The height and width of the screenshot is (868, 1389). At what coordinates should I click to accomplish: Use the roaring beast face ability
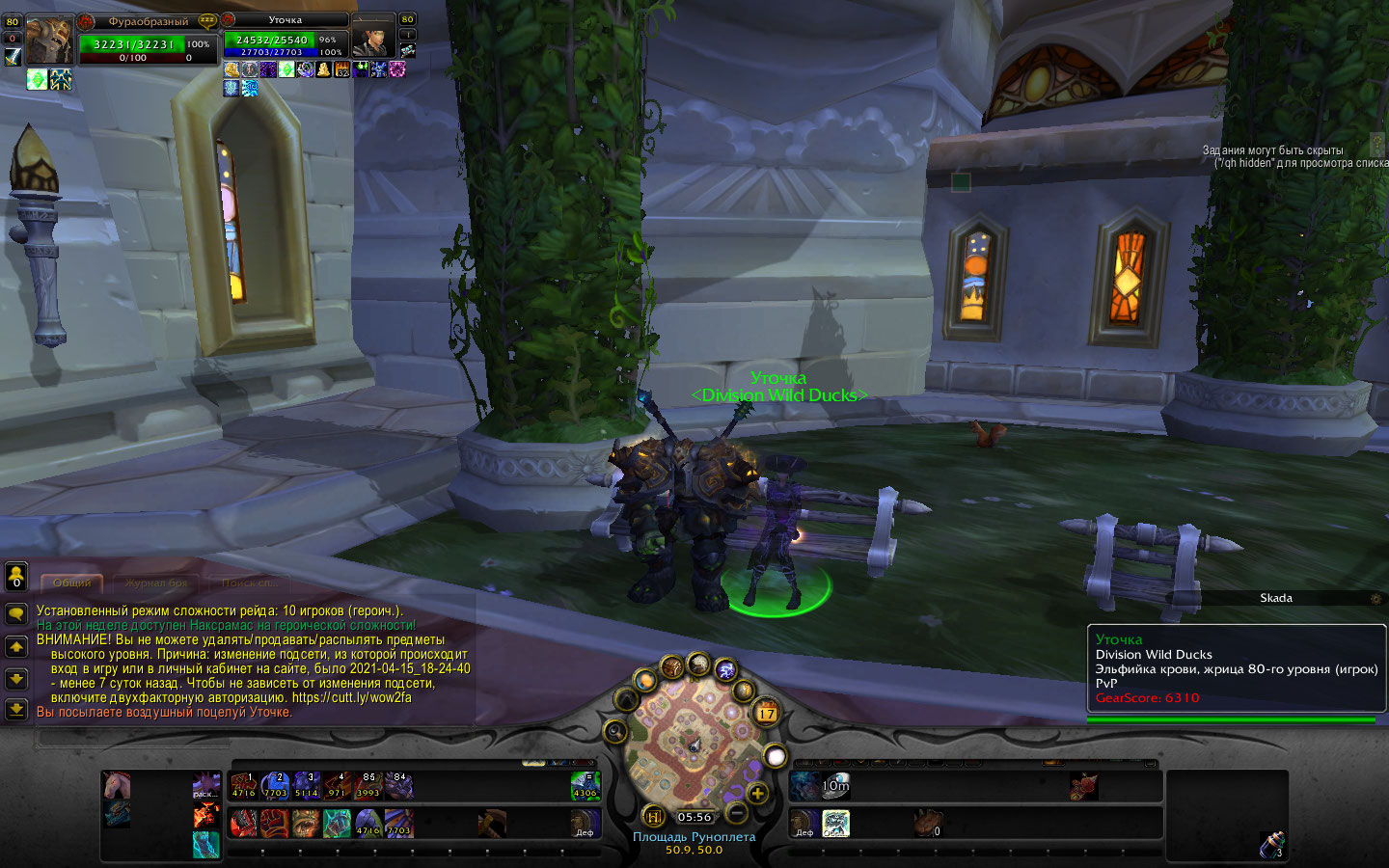point(306,823)
